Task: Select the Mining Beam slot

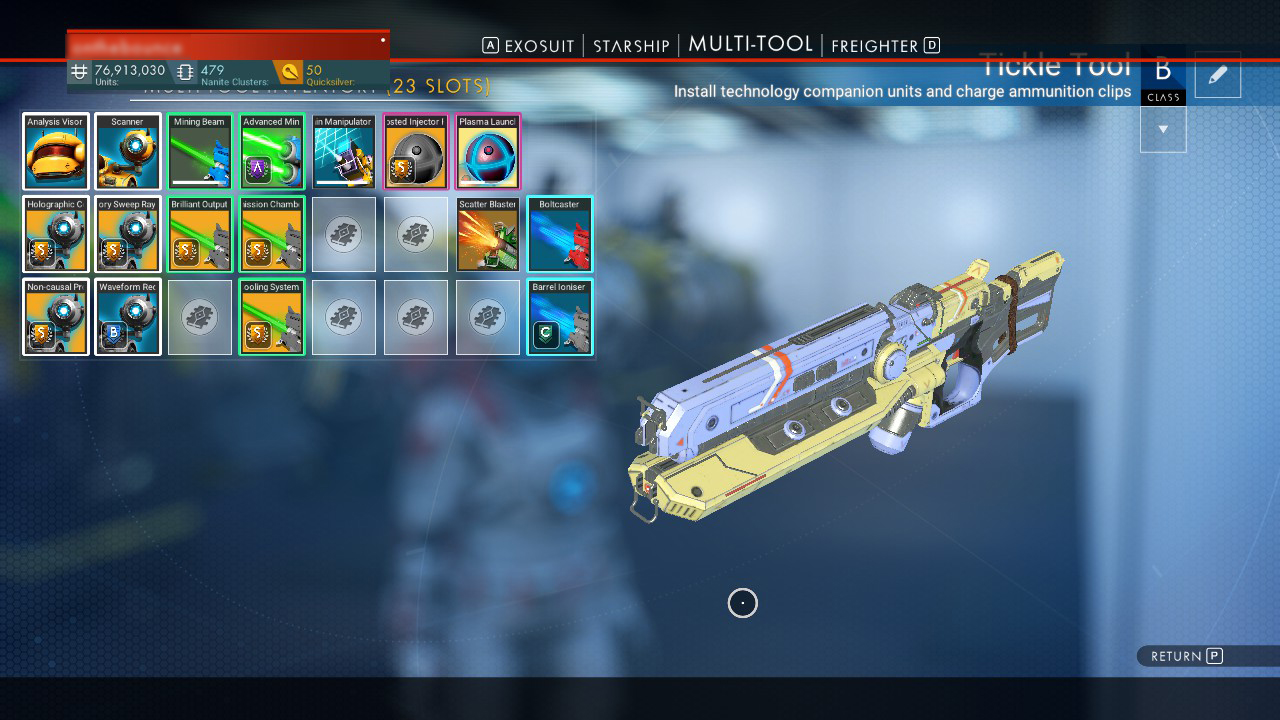Action: (200, 151)
